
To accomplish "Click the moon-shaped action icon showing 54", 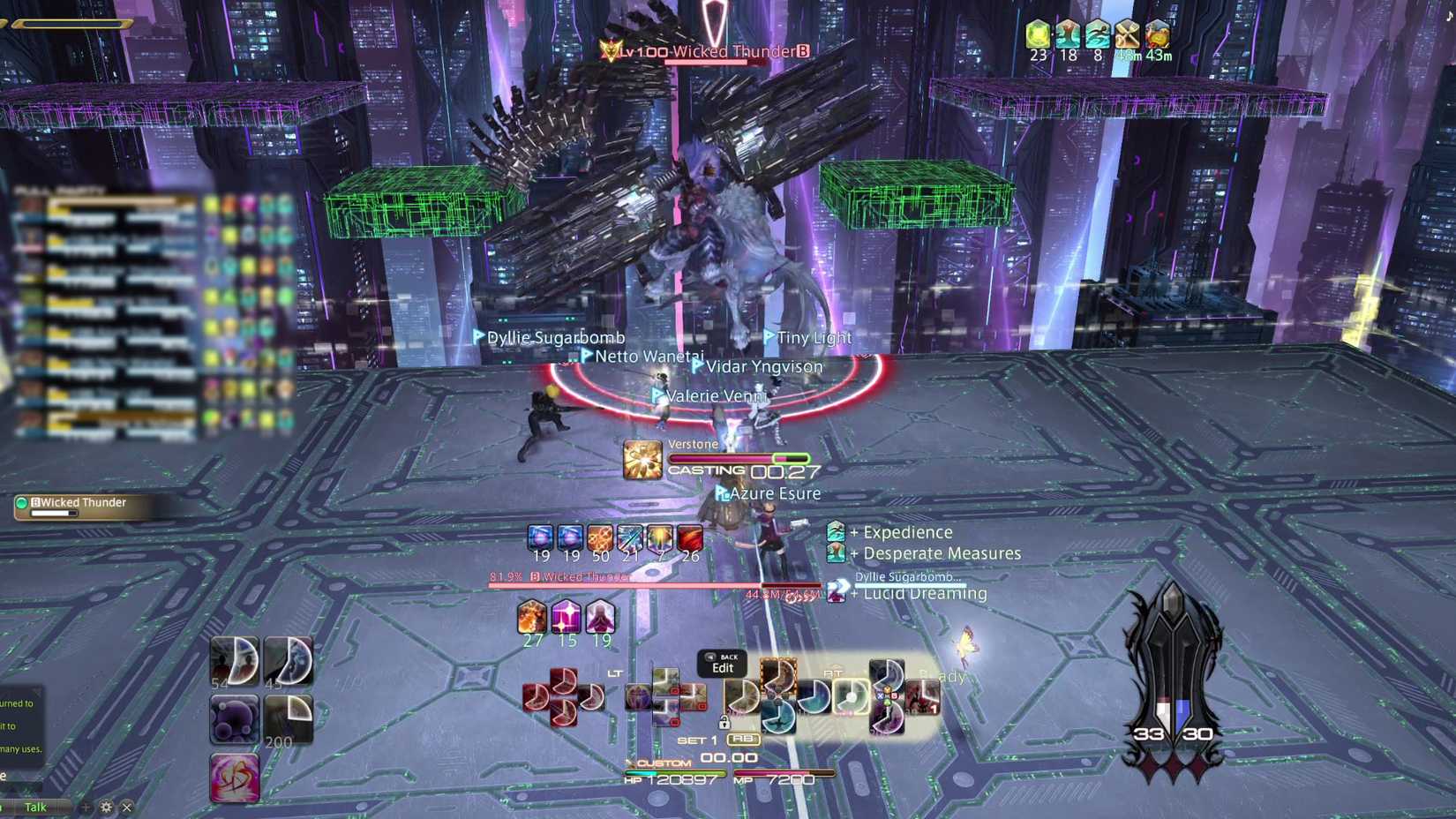I will (x=236, y=662).
